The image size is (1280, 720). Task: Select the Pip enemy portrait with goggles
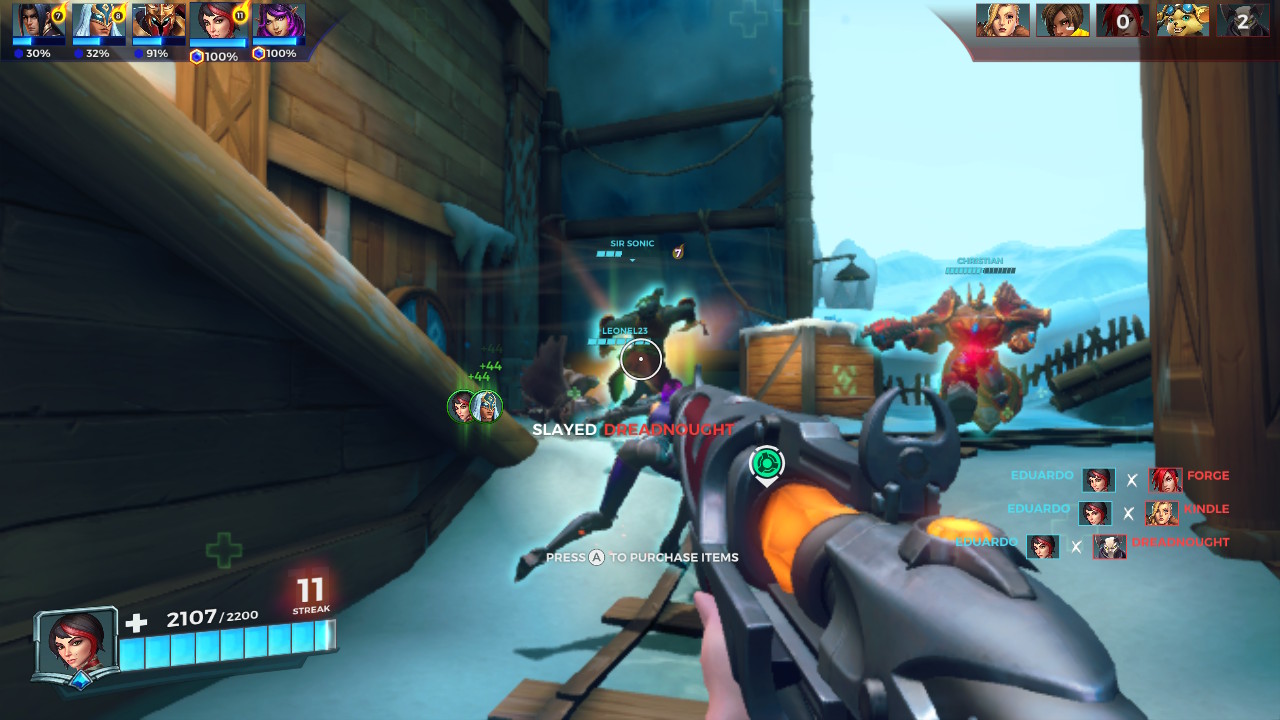pos(1183,18)
